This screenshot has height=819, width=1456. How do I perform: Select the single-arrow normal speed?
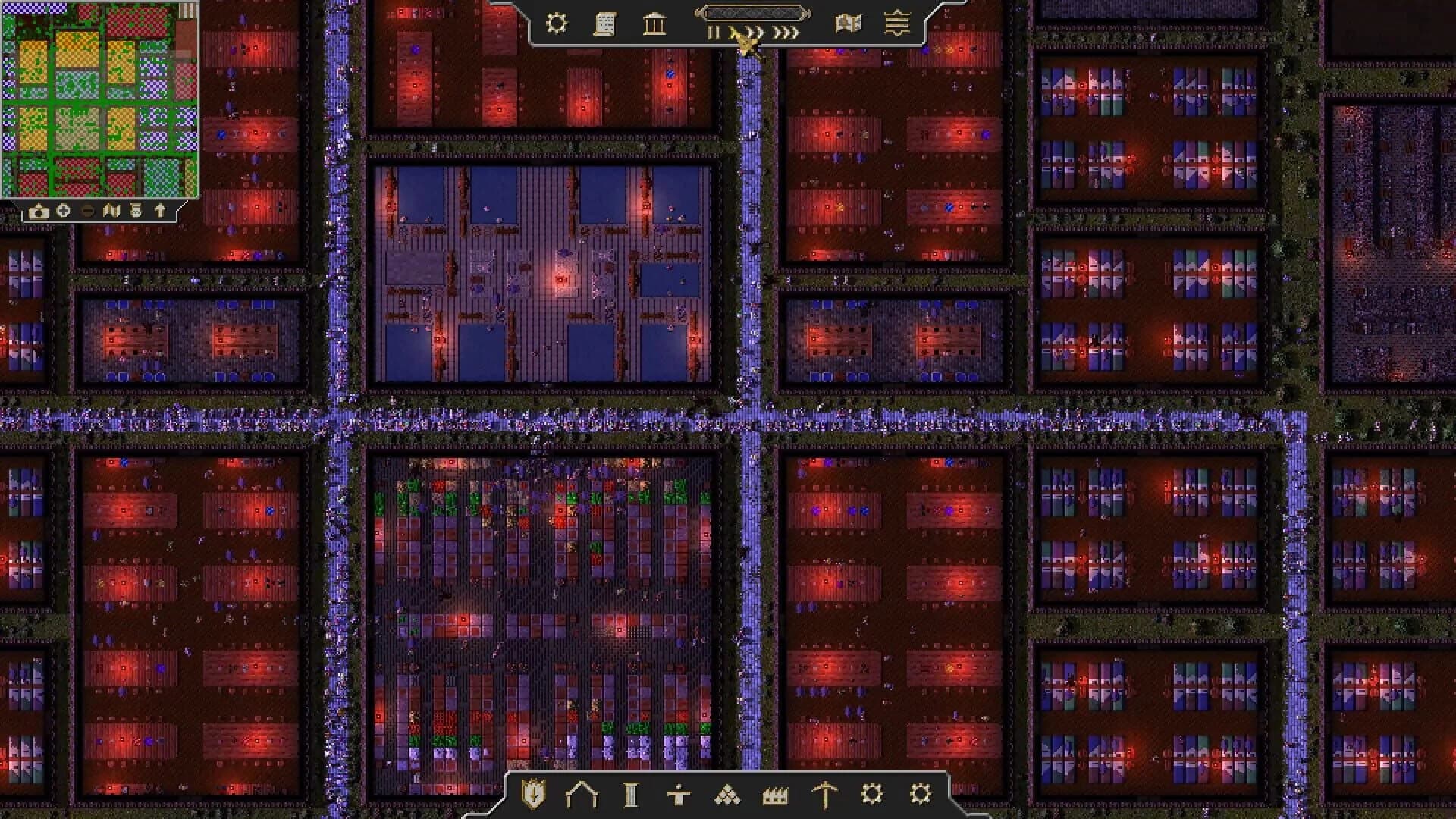pyautogui.click(x=734, y=32)
